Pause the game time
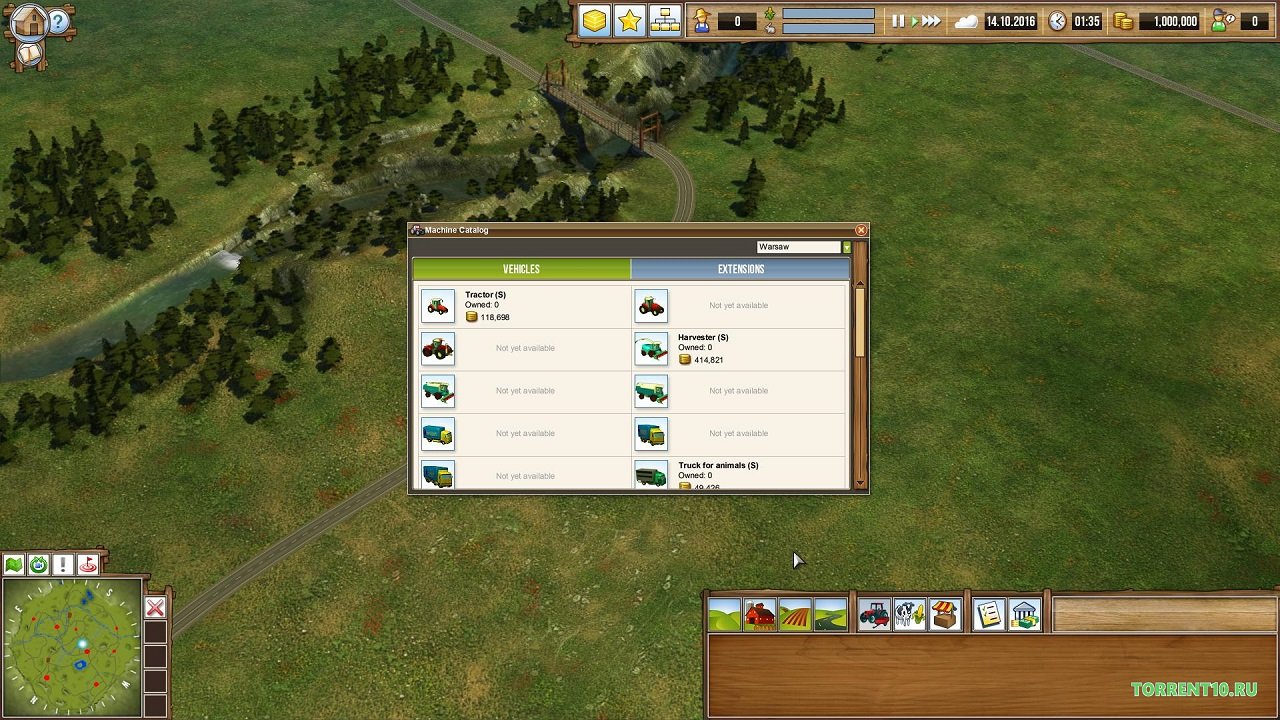The height and width of the screenshot is (720, 1280). coord(898,21)
